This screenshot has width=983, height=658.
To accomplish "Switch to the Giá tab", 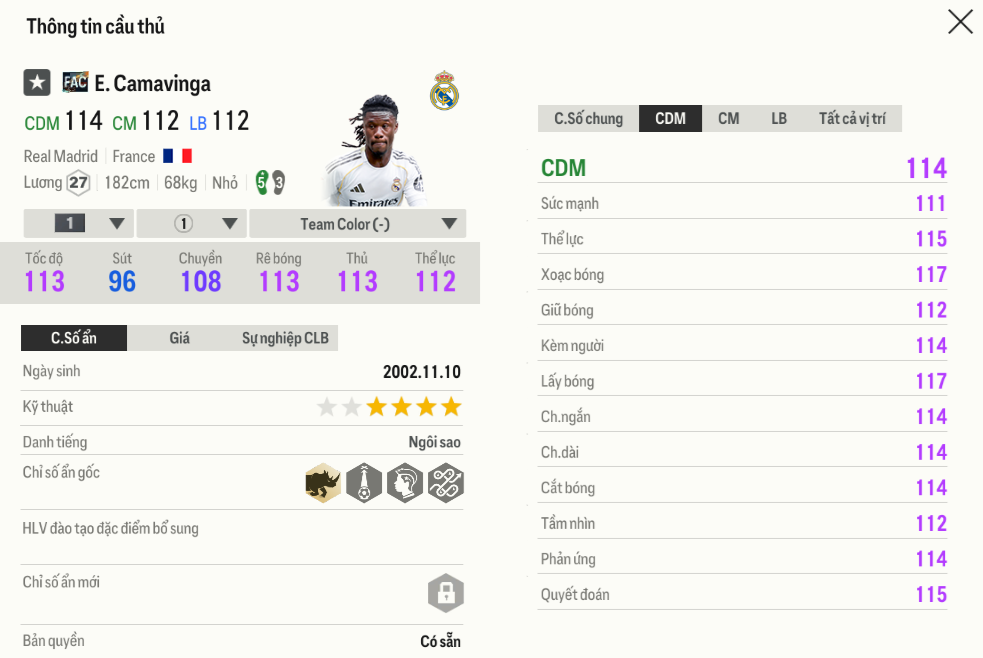I will point(179,338).
